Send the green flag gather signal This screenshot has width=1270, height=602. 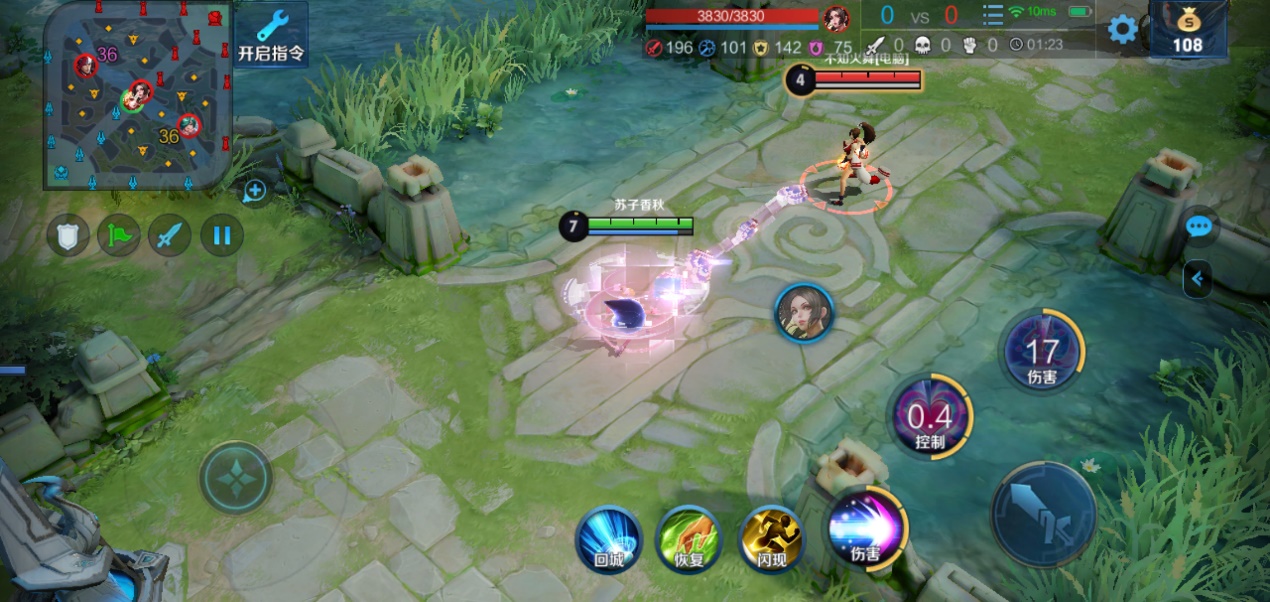tap(118, 236)
